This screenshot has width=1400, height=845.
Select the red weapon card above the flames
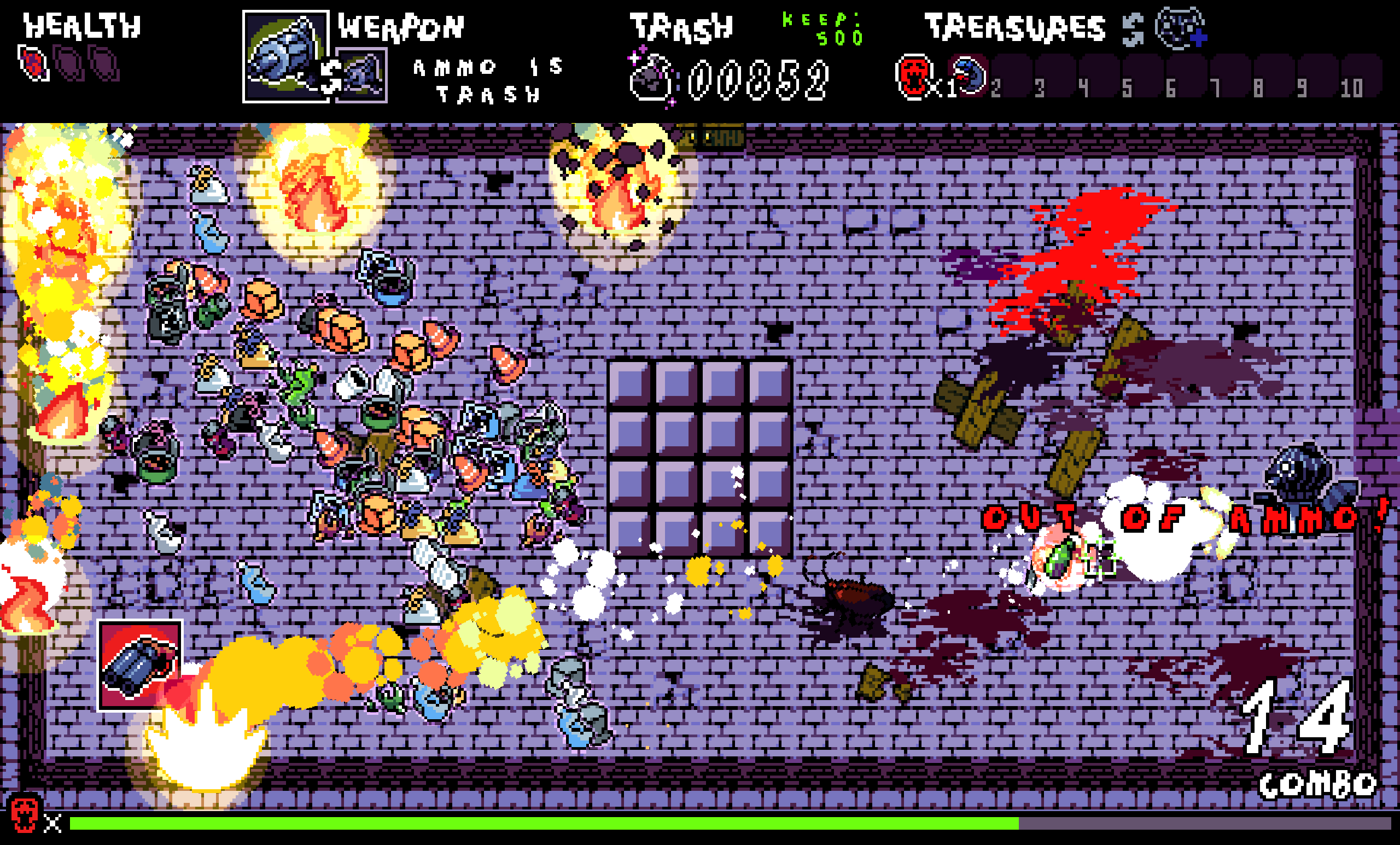click(140, 665)
